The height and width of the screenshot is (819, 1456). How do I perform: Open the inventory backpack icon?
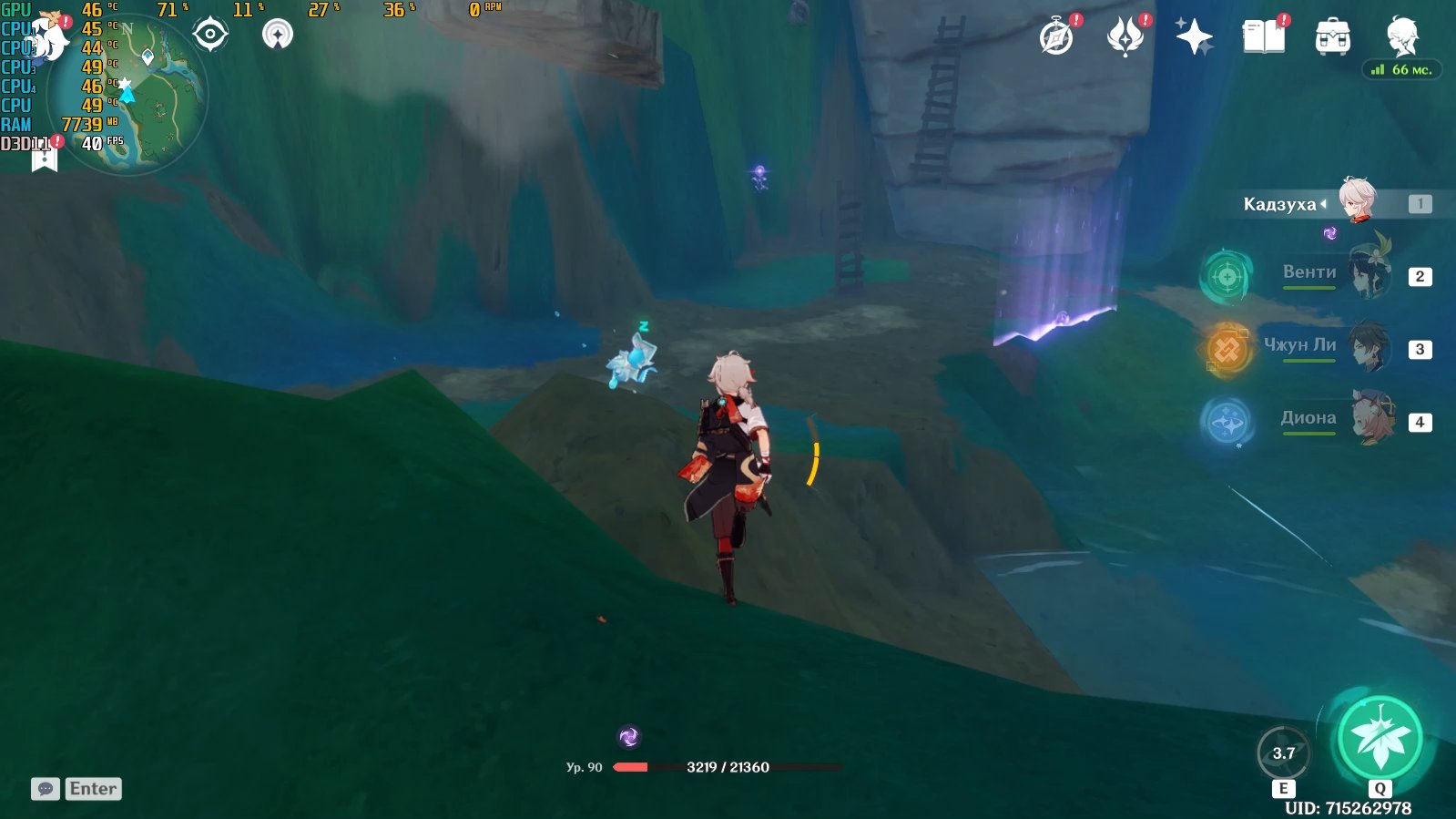[x=1333, y=38]
